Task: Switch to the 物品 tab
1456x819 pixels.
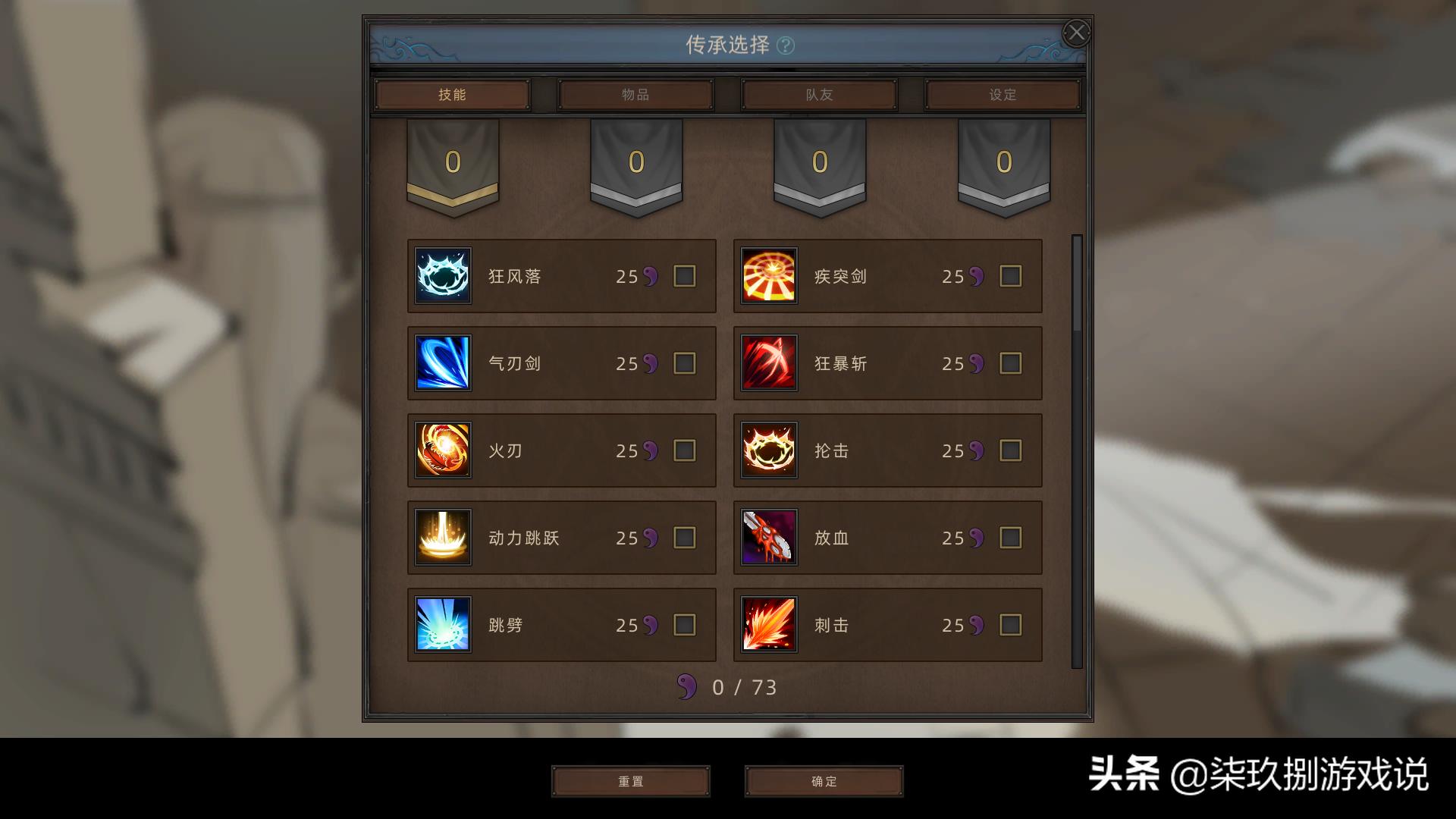Action: point(635,94)
